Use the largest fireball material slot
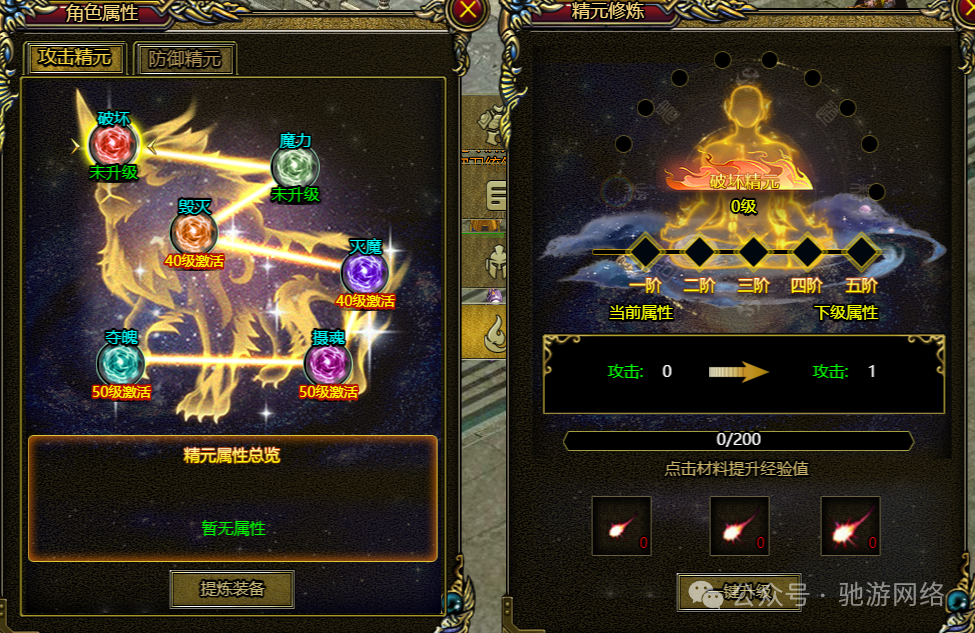 (x=850, y=526)
